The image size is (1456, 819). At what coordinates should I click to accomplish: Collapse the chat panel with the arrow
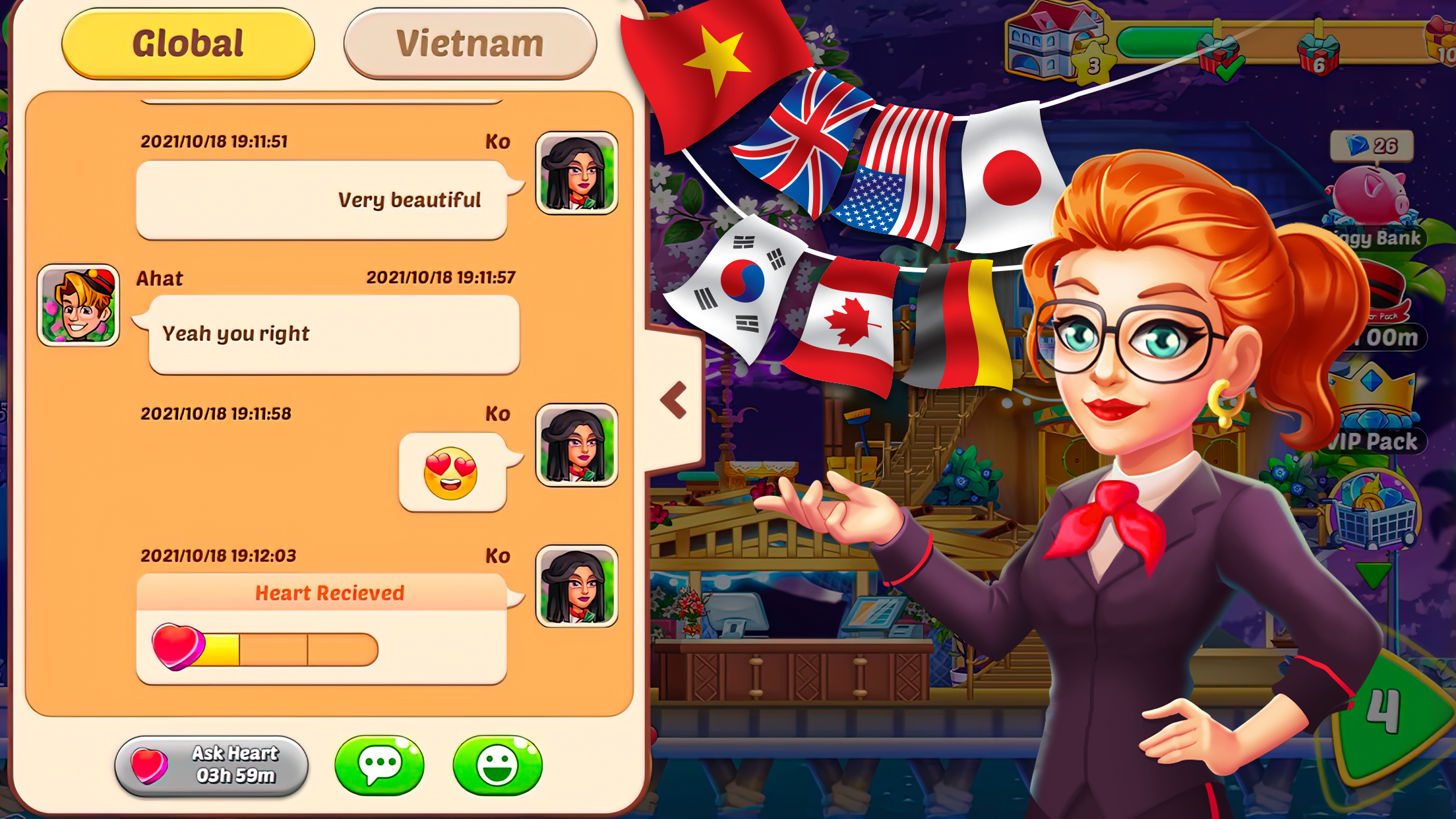click(674, 400)
